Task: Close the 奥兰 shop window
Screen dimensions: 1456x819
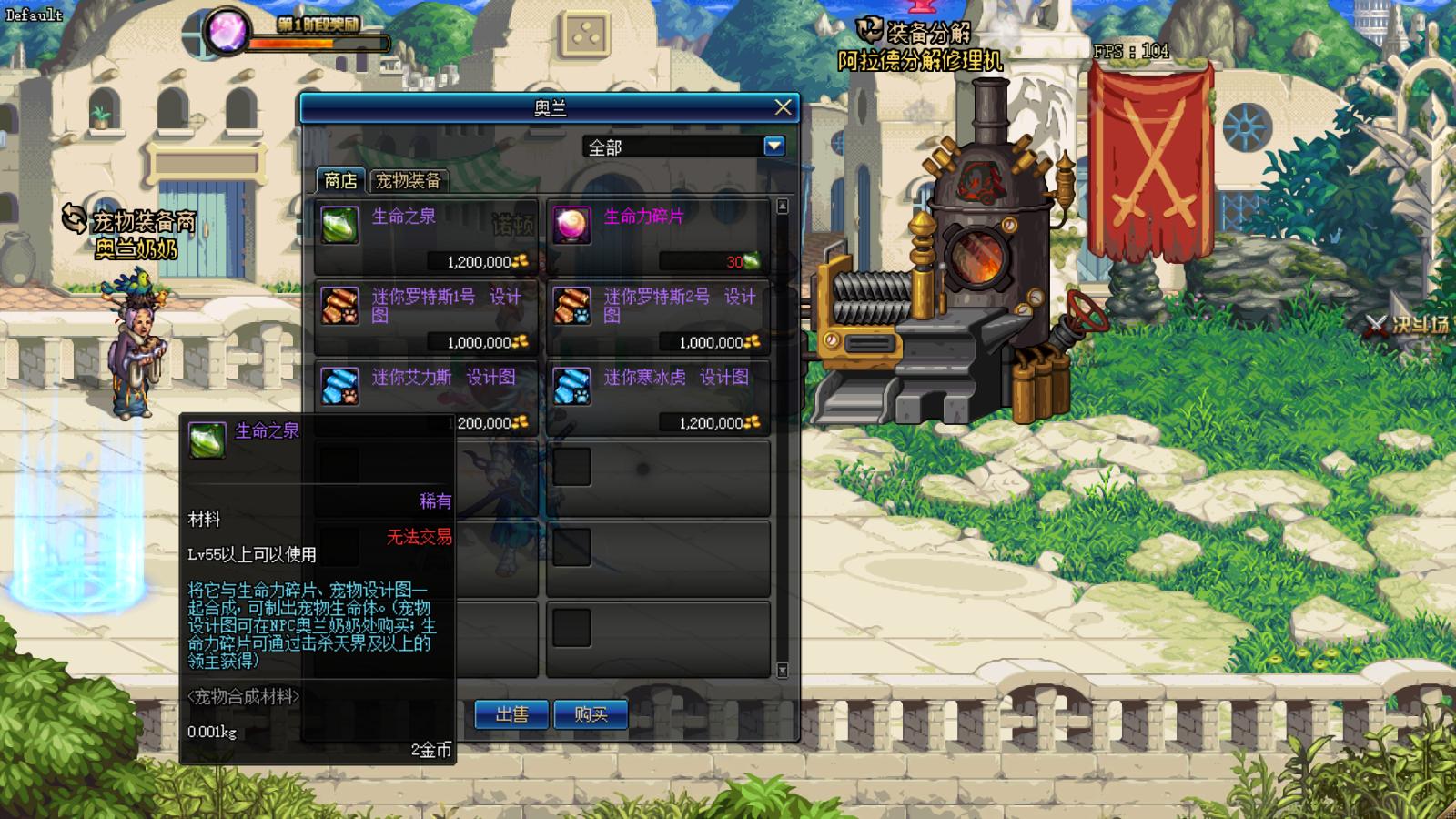Action: (x=783, y=107)
